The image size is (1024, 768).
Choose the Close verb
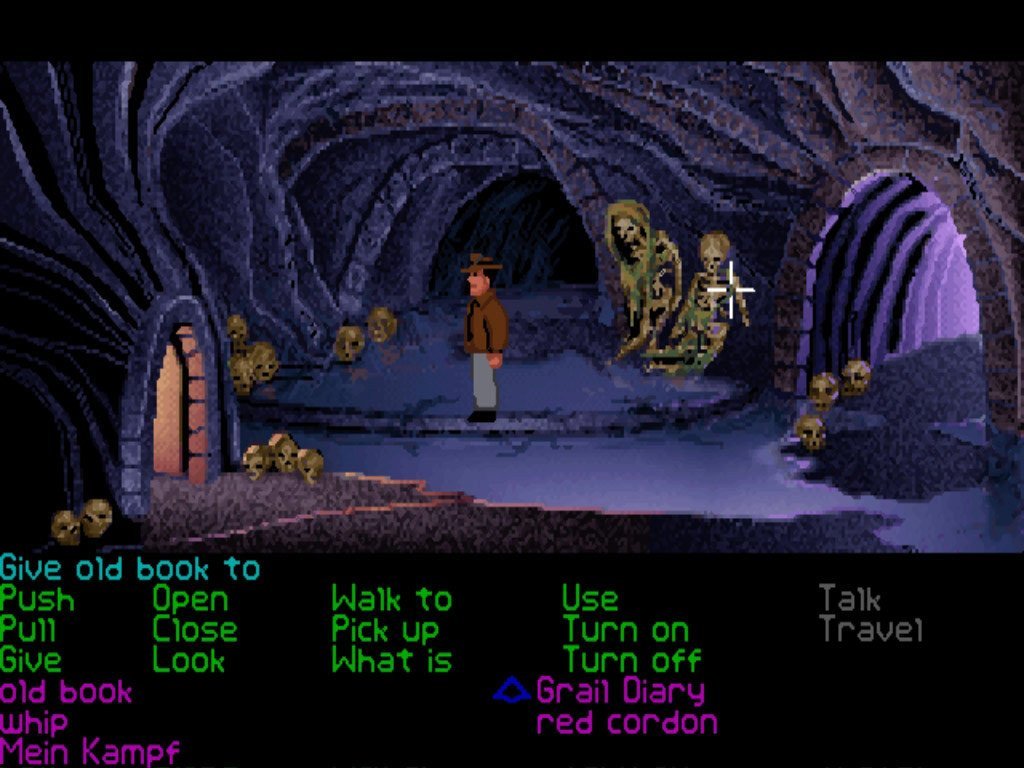click(x=195, y=630)
